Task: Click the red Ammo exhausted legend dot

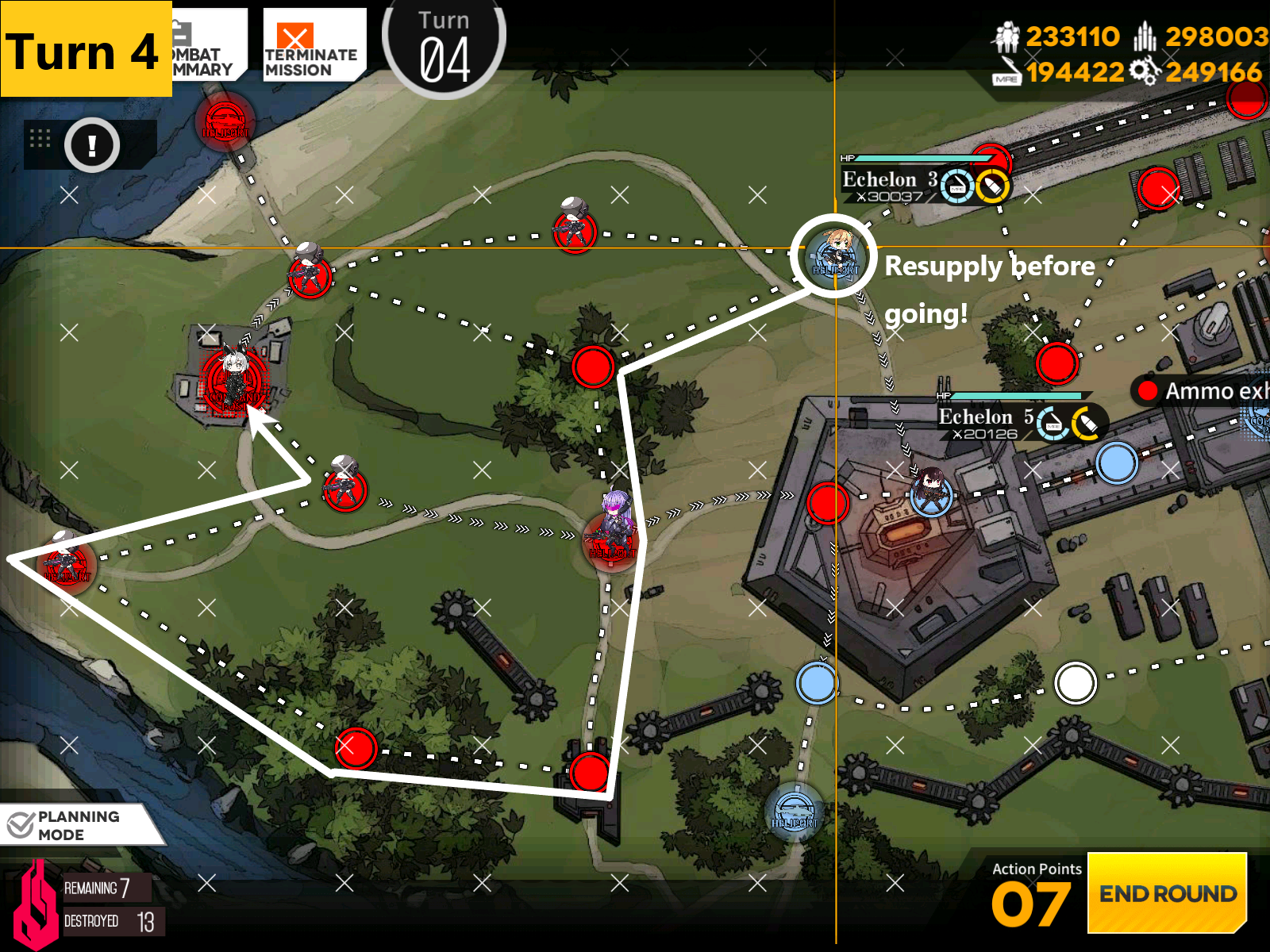Action: coord(1146,390)
